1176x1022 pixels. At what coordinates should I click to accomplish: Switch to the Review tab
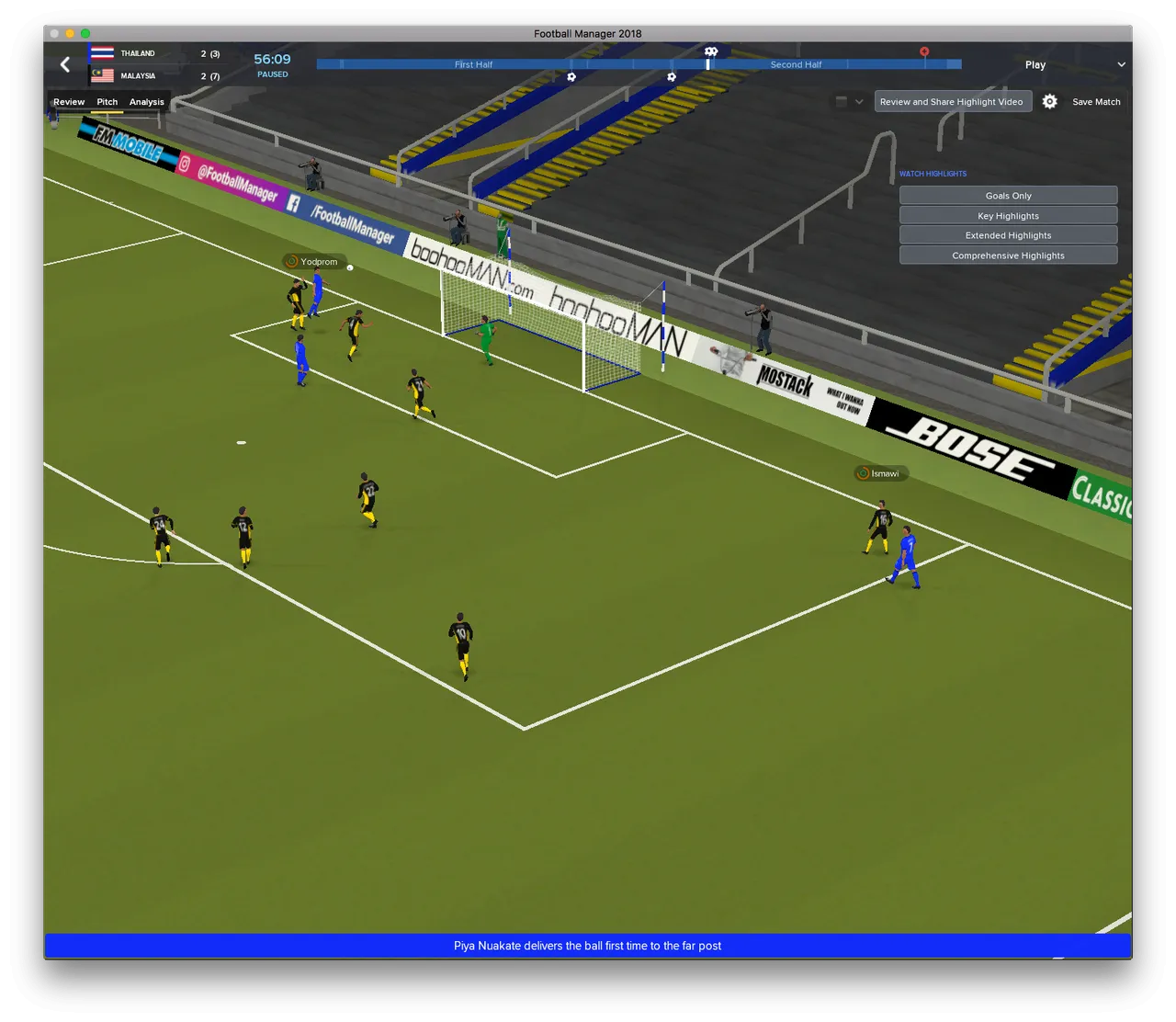coord(69,102)
